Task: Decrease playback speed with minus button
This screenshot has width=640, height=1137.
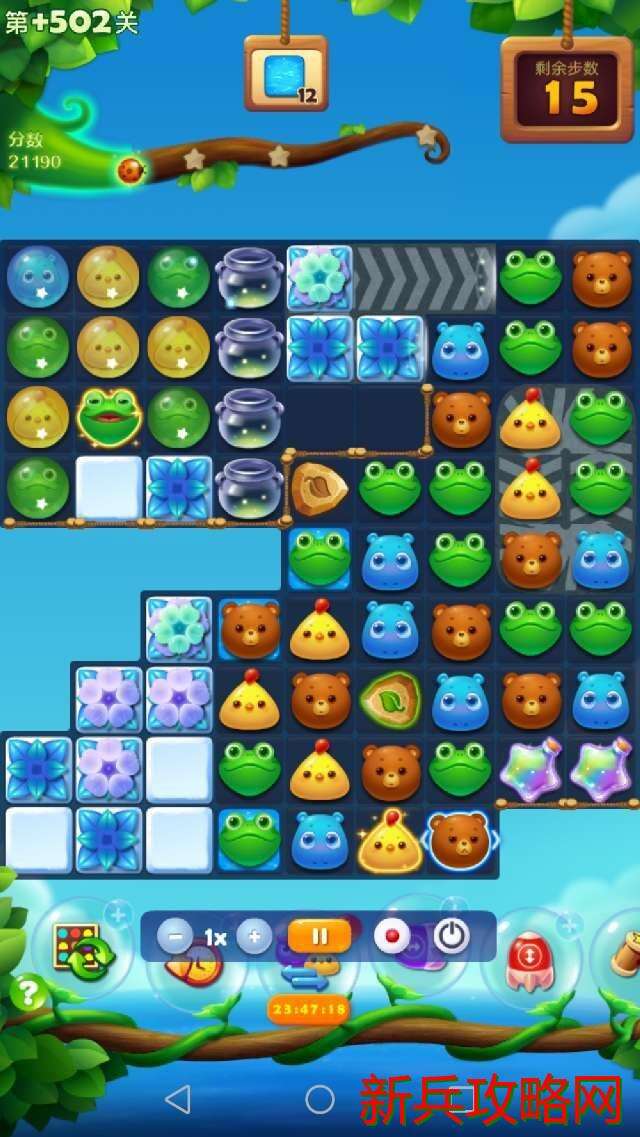Action: coord(175,937)
